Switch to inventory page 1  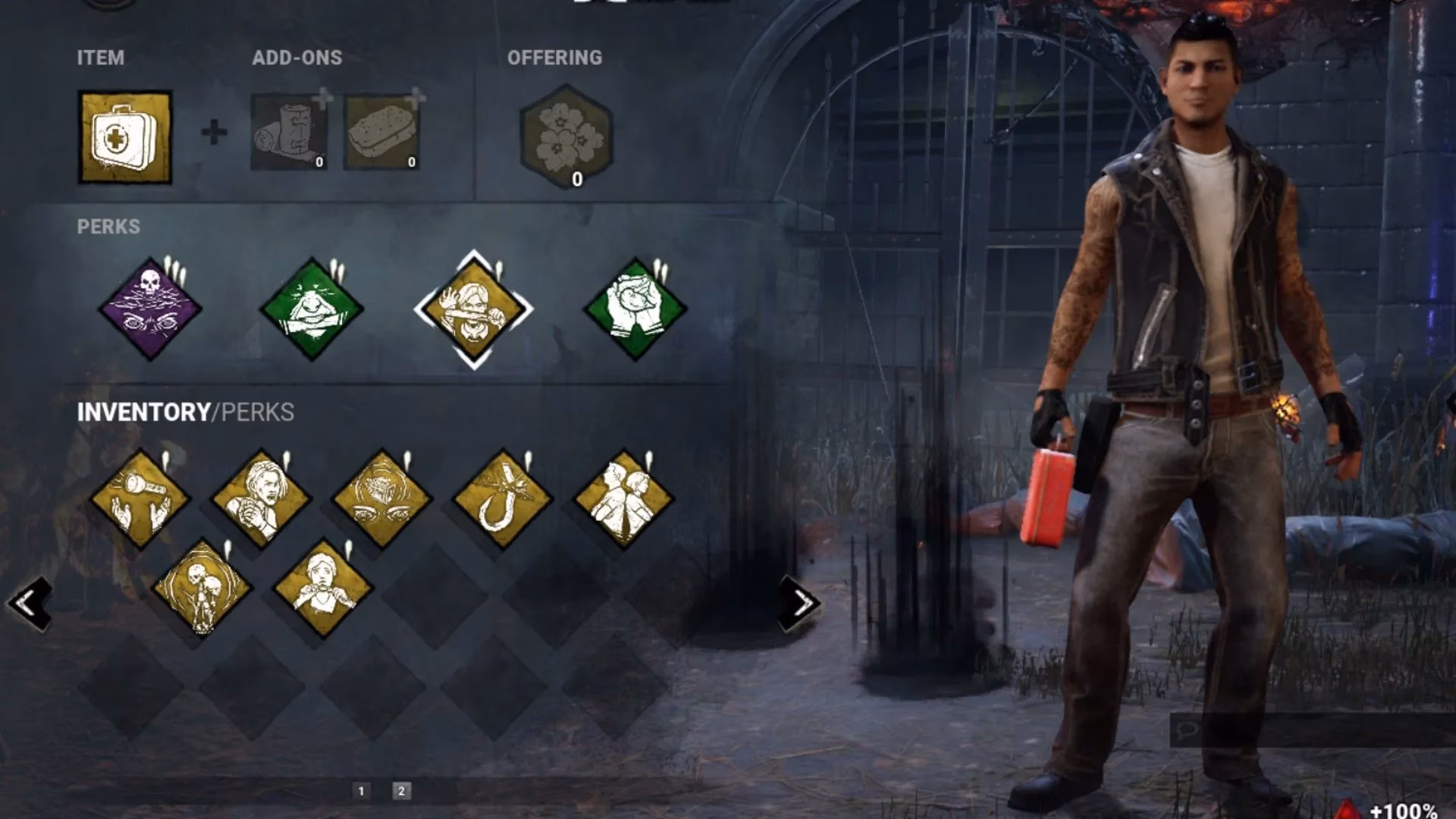(361, 791)
